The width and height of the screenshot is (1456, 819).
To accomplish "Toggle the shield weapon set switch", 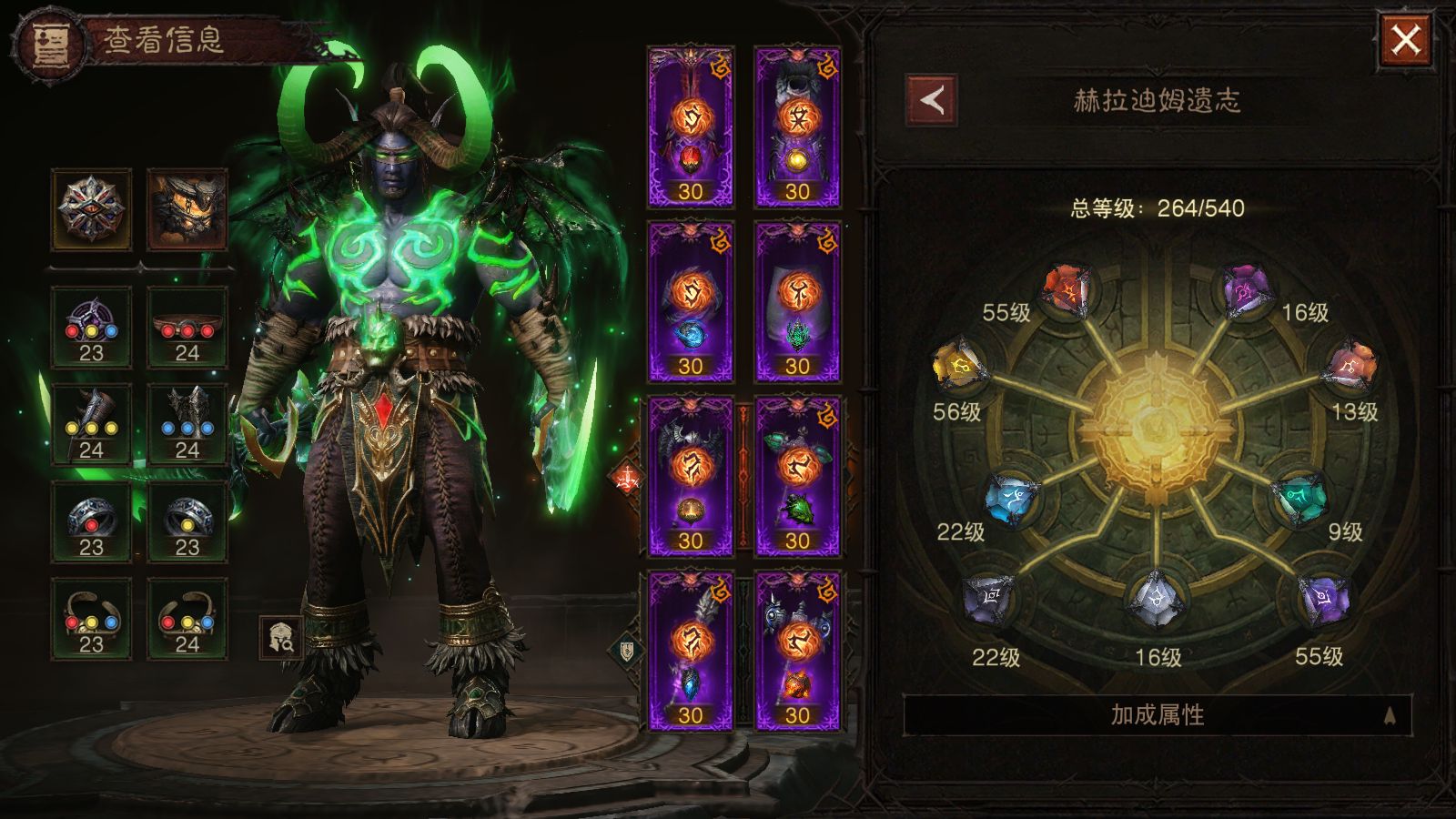I will click(627, 650).
